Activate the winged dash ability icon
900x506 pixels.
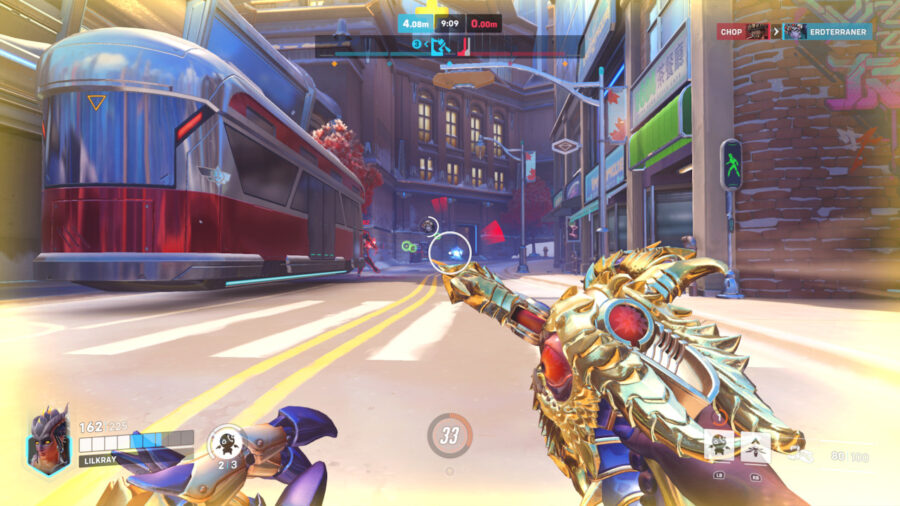click(x=754, y=444)
